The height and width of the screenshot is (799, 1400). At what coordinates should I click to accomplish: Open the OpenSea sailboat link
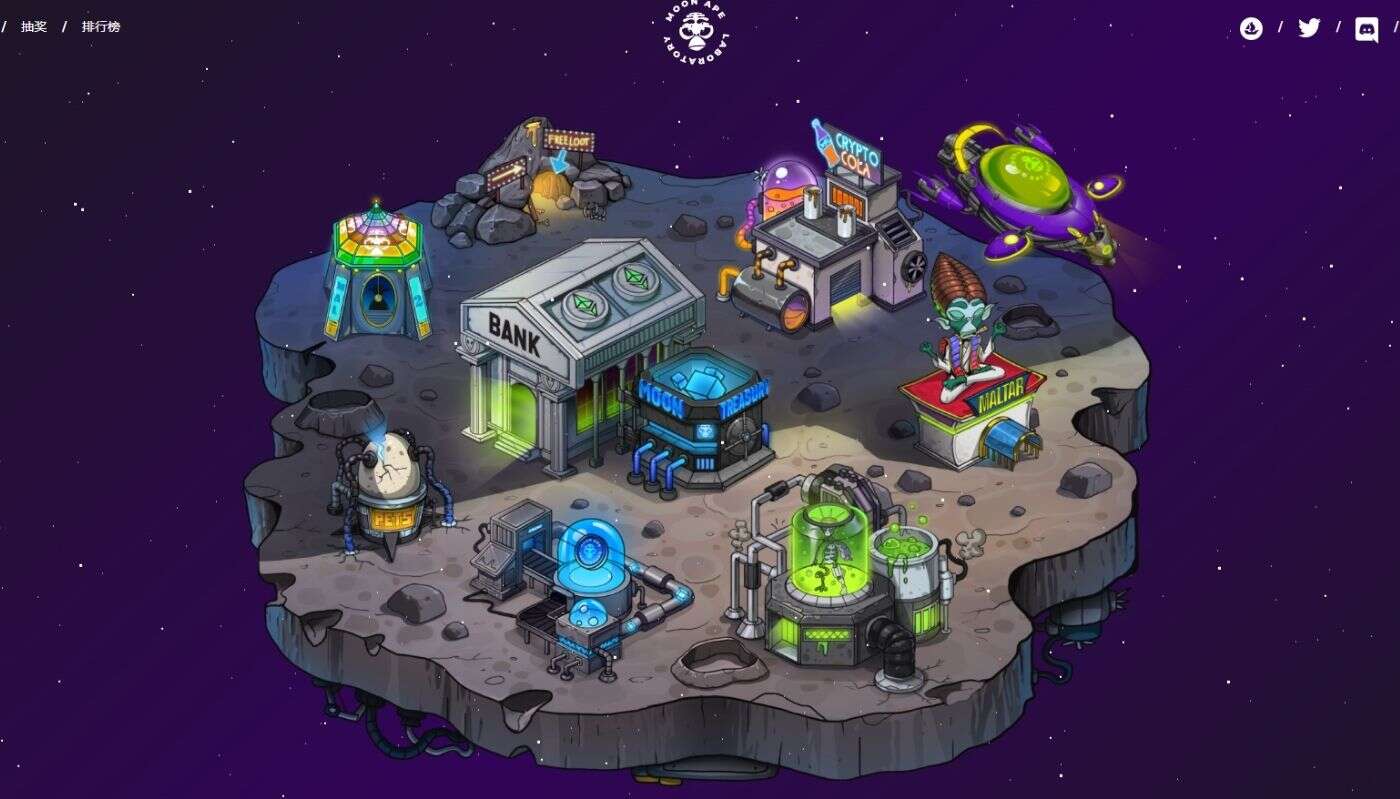1251,28
